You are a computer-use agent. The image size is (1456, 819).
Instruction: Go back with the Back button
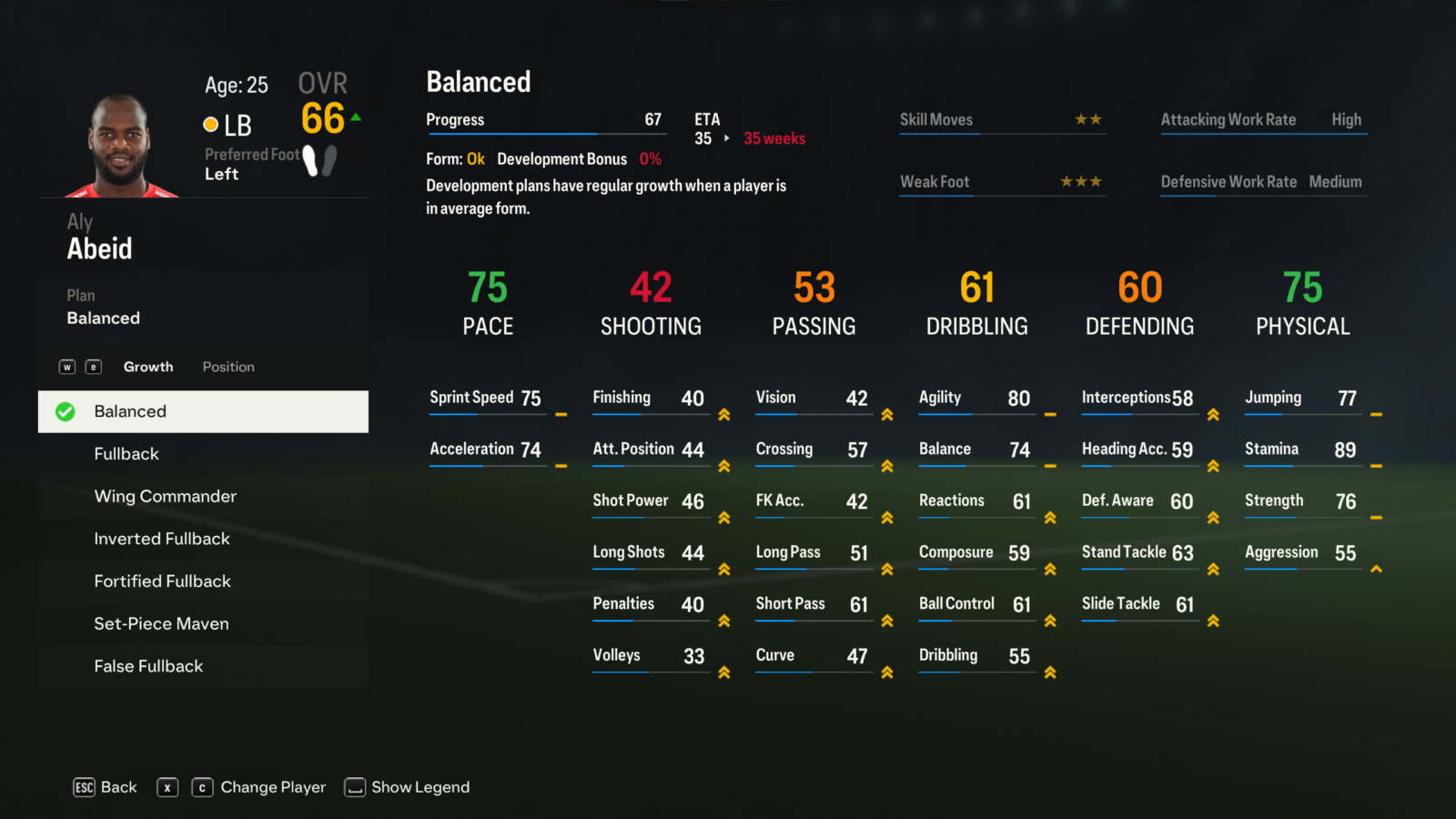click(106, 787)
